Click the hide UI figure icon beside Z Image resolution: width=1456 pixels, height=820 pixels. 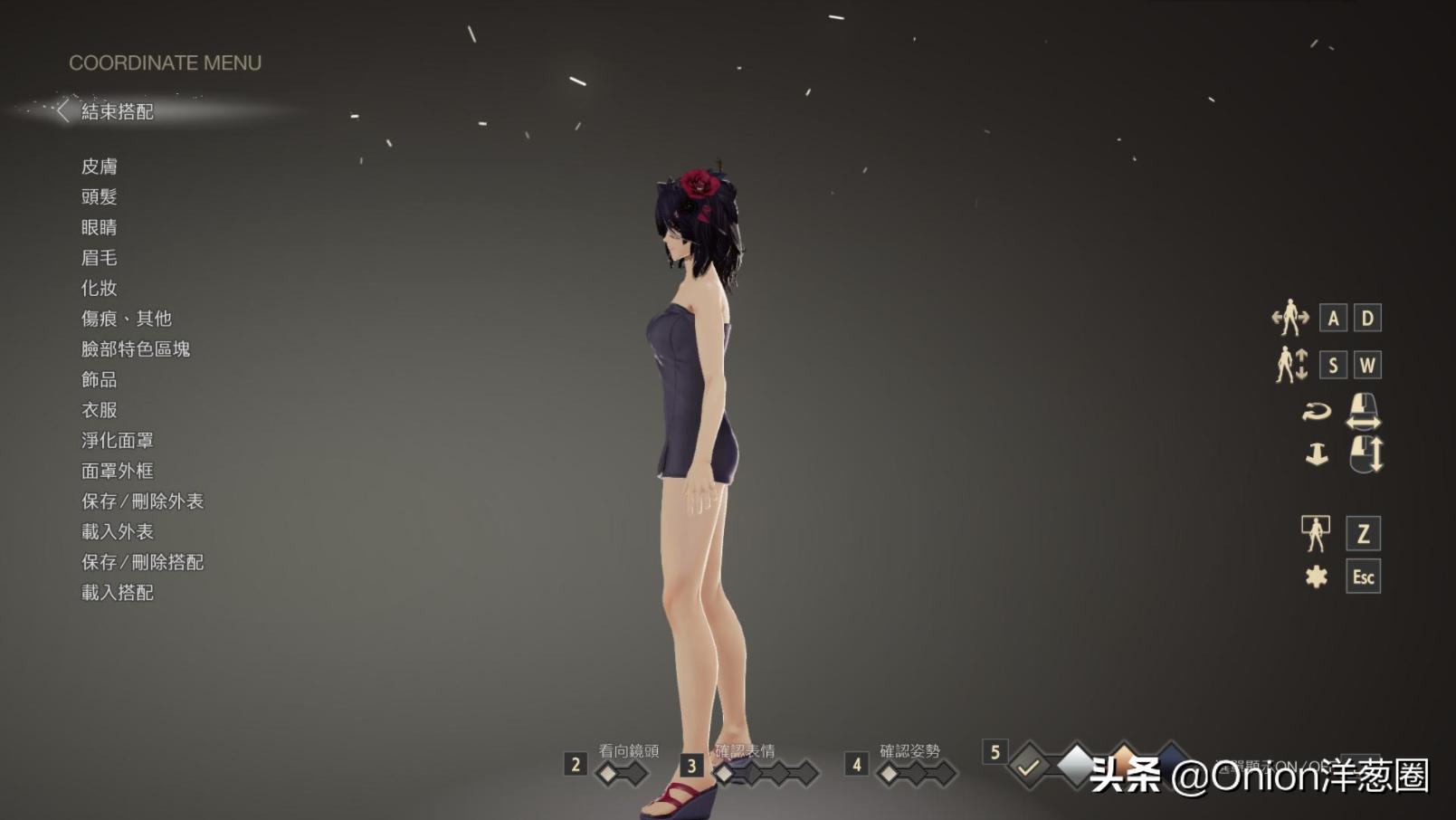coord(1315,533)
